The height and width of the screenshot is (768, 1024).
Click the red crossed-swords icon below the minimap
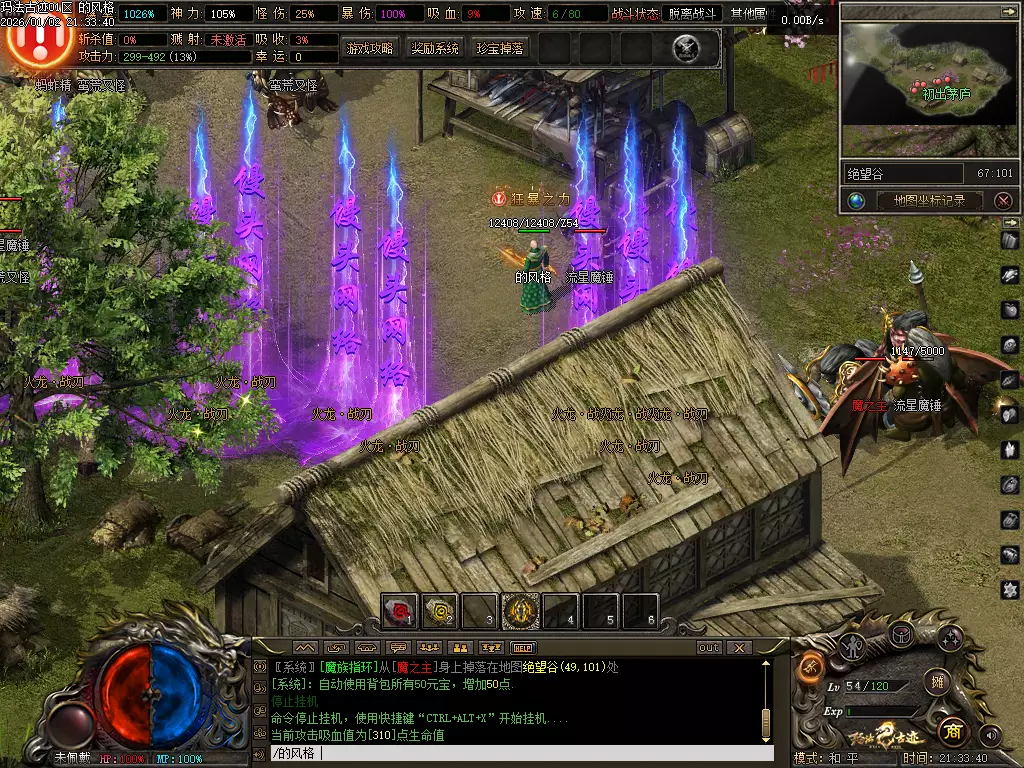click(x=1003, y=200)
